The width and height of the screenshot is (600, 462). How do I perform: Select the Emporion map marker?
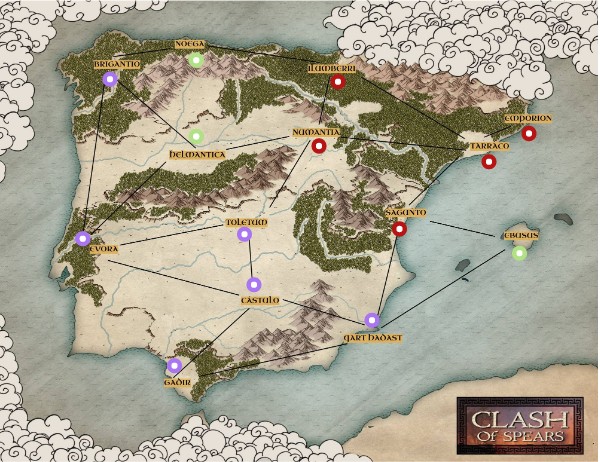tap(528, 133)
